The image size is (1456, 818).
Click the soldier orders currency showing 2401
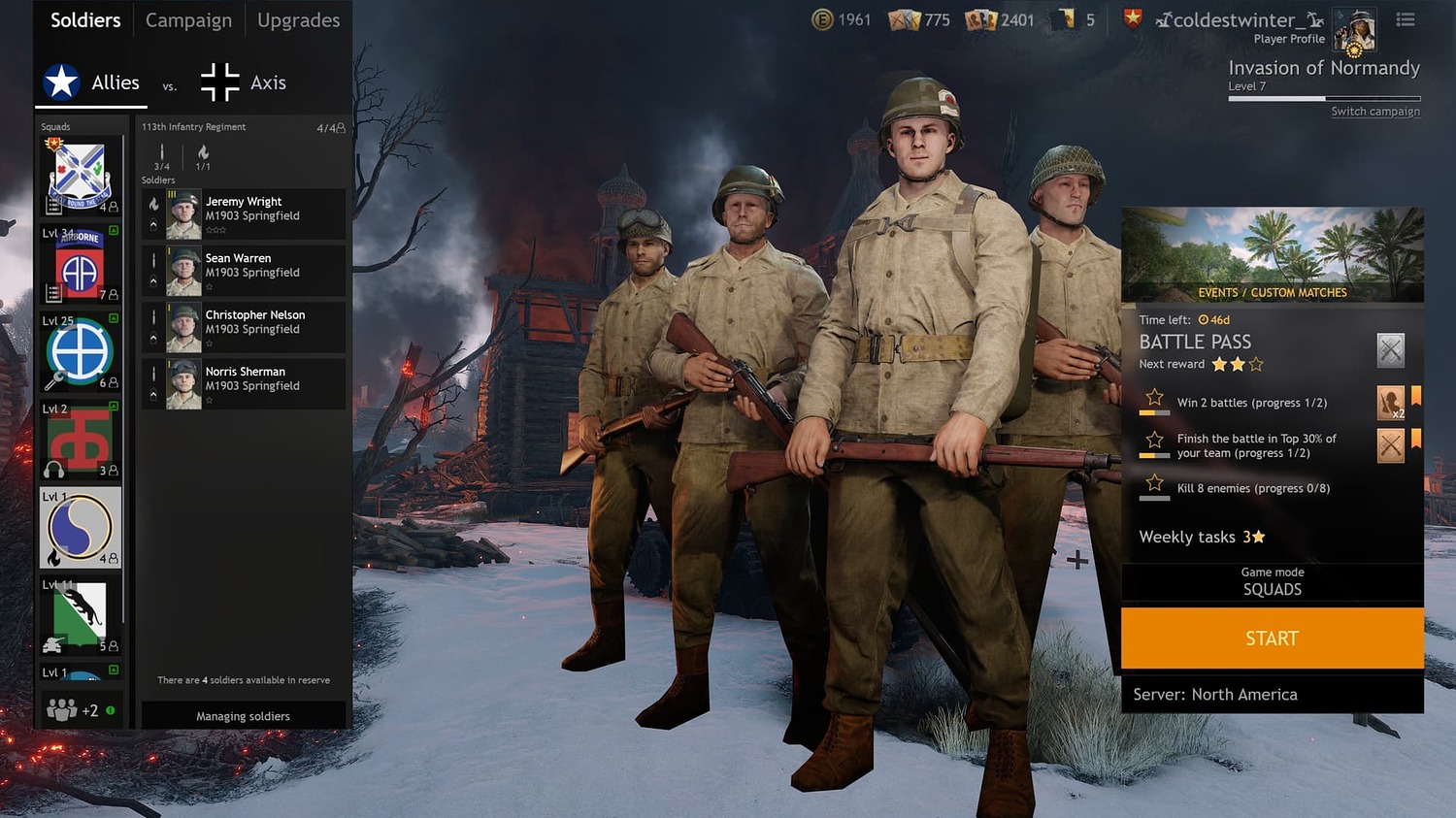coord(983,18)
